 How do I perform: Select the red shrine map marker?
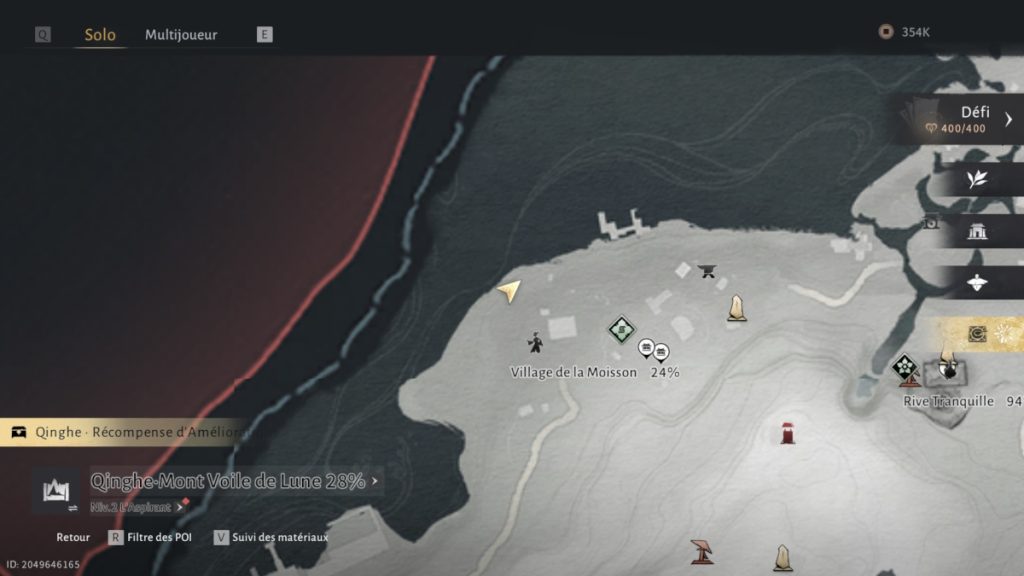[788, 433]
